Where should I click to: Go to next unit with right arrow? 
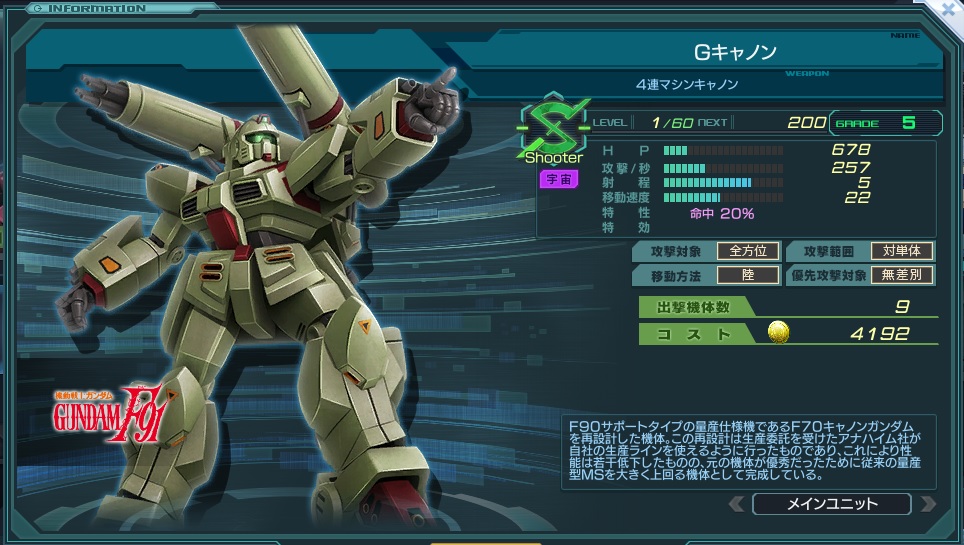(x=927, y=503)
